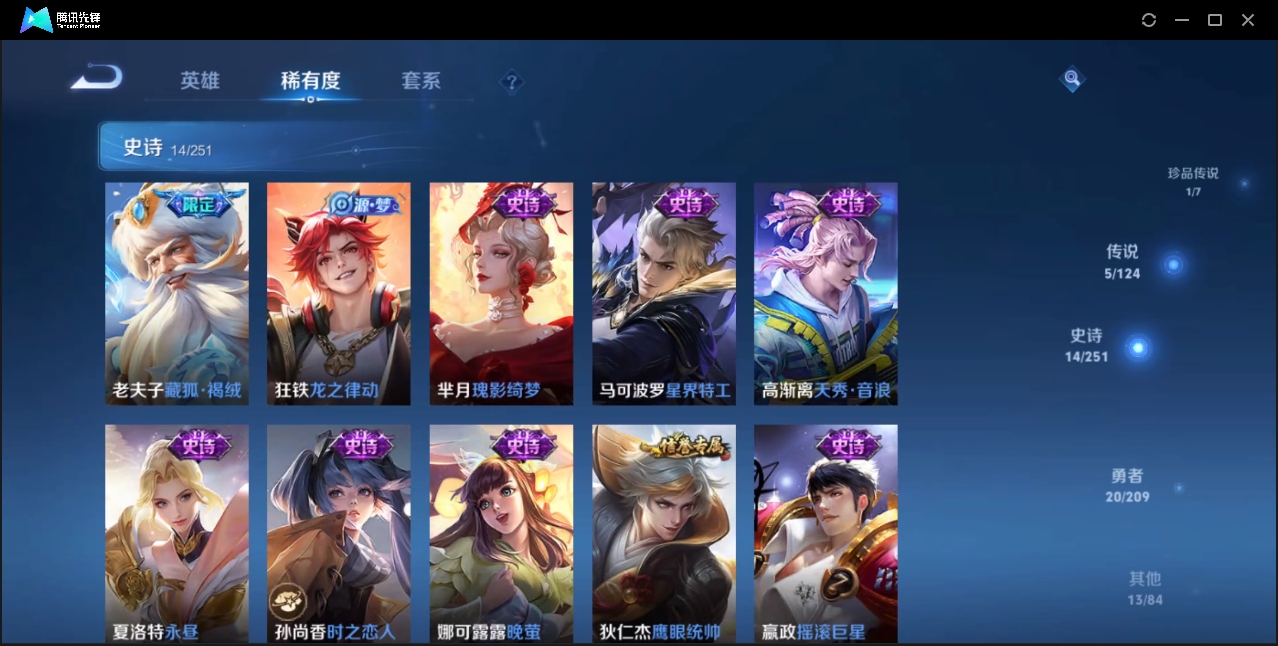Pick the 马可波罗 星界特工 skin card
This screenshot has width=1278, height=646.
(x=663, y=293)
